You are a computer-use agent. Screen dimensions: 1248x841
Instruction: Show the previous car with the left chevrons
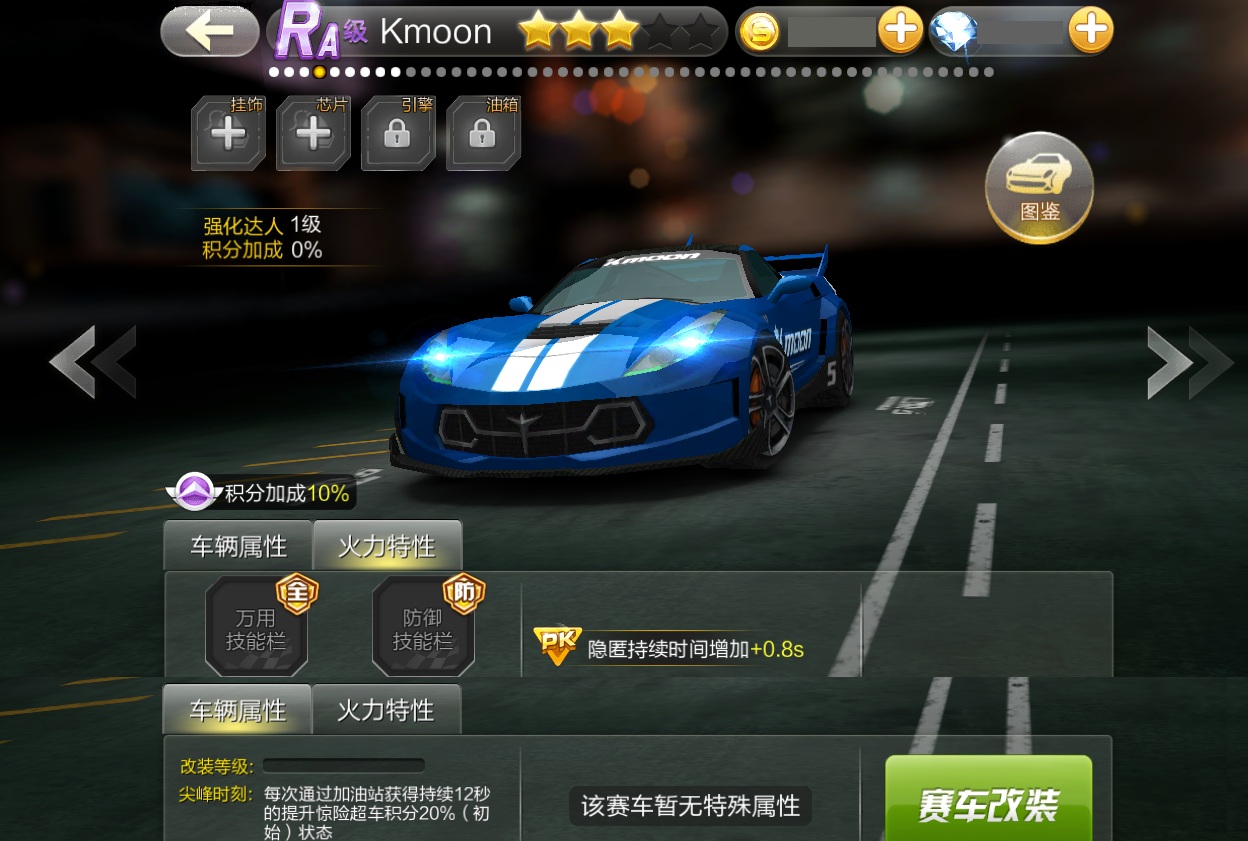93,361
